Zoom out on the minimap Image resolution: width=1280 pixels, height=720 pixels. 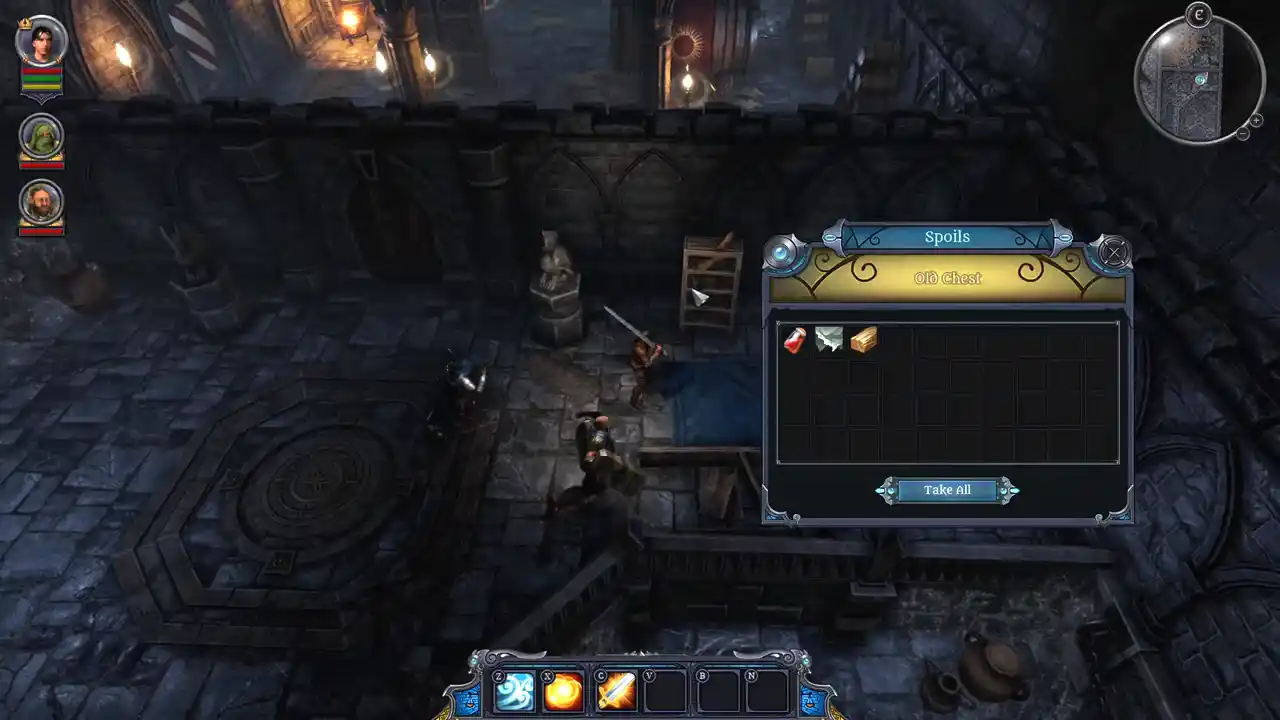(1241, 133)
